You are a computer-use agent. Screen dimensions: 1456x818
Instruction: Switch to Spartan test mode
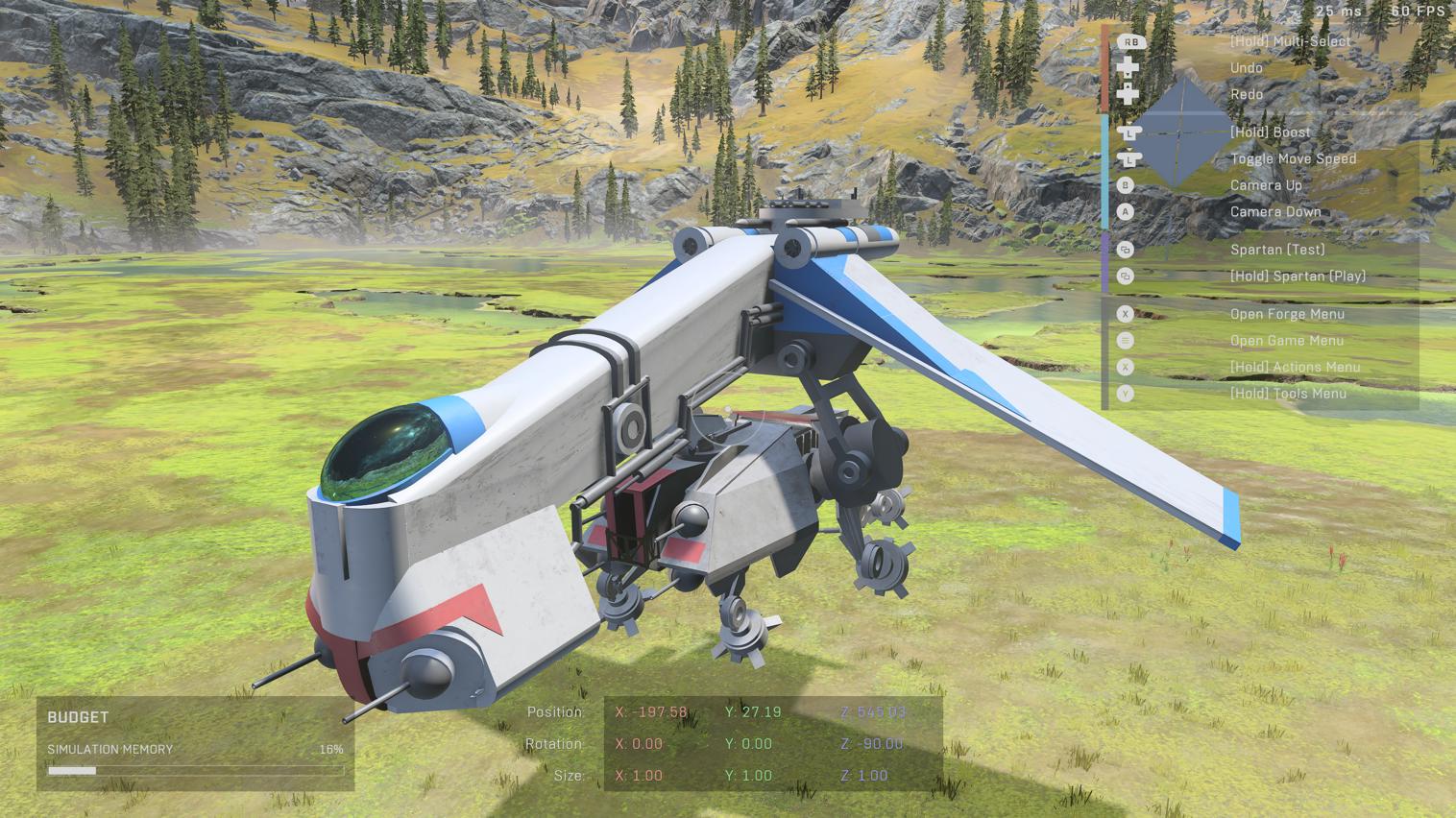tap(1277, 249)
